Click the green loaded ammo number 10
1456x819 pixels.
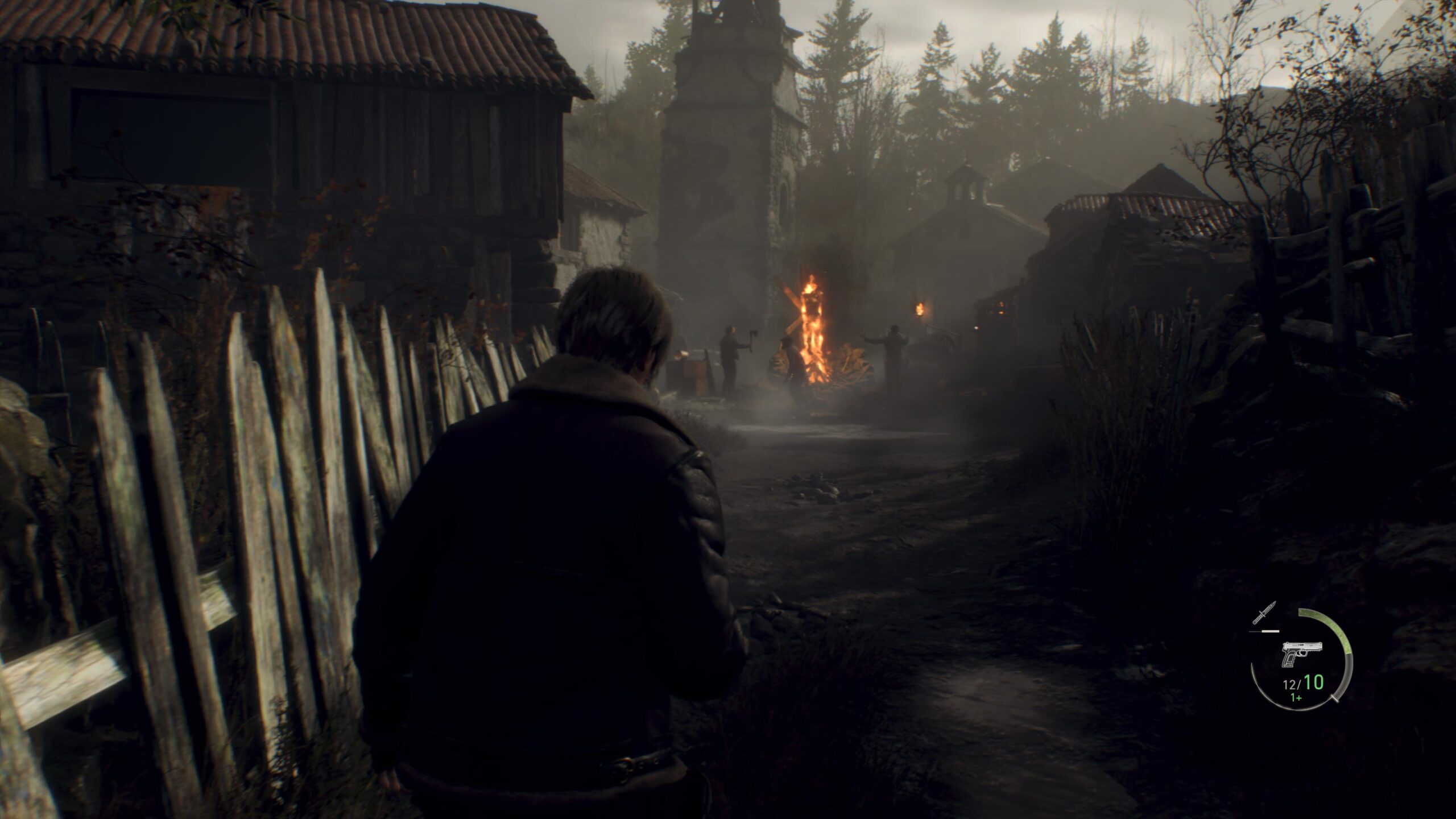(1313, 682)
